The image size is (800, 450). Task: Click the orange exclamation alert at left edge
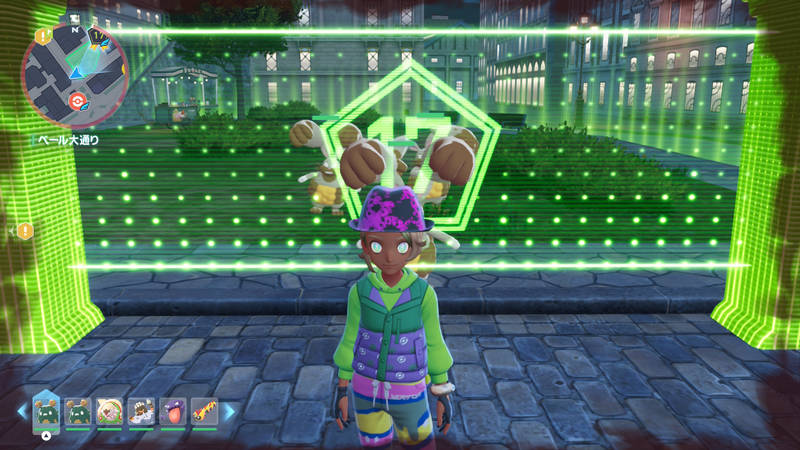[25, 231]
